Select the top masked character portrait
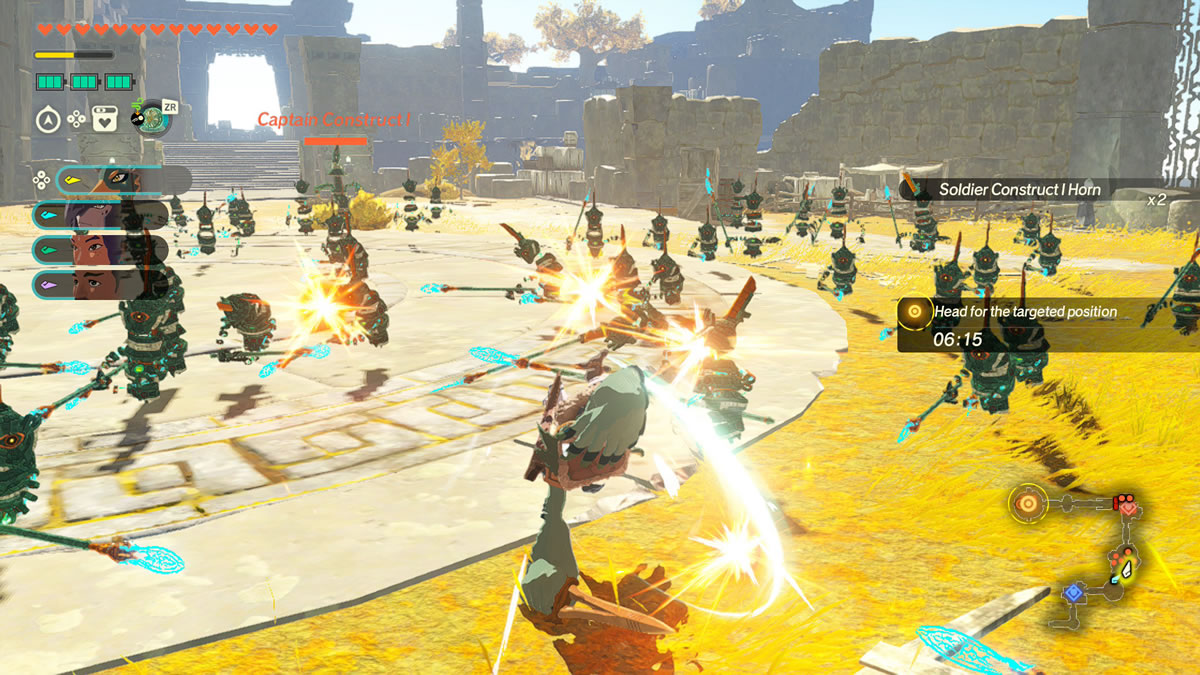1200x675 pixels. pyautogui.click(x=120, y=180)
